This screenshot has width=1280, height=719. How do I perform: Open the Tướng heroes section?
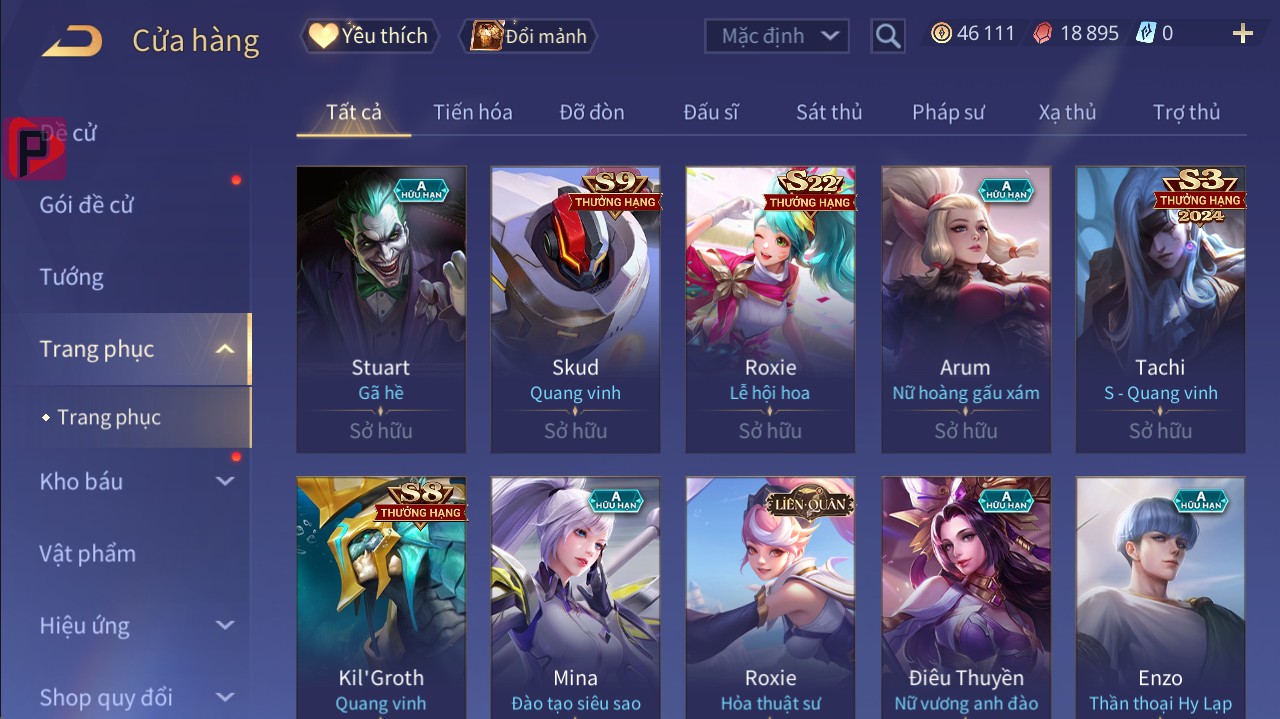tap(72, 277)
